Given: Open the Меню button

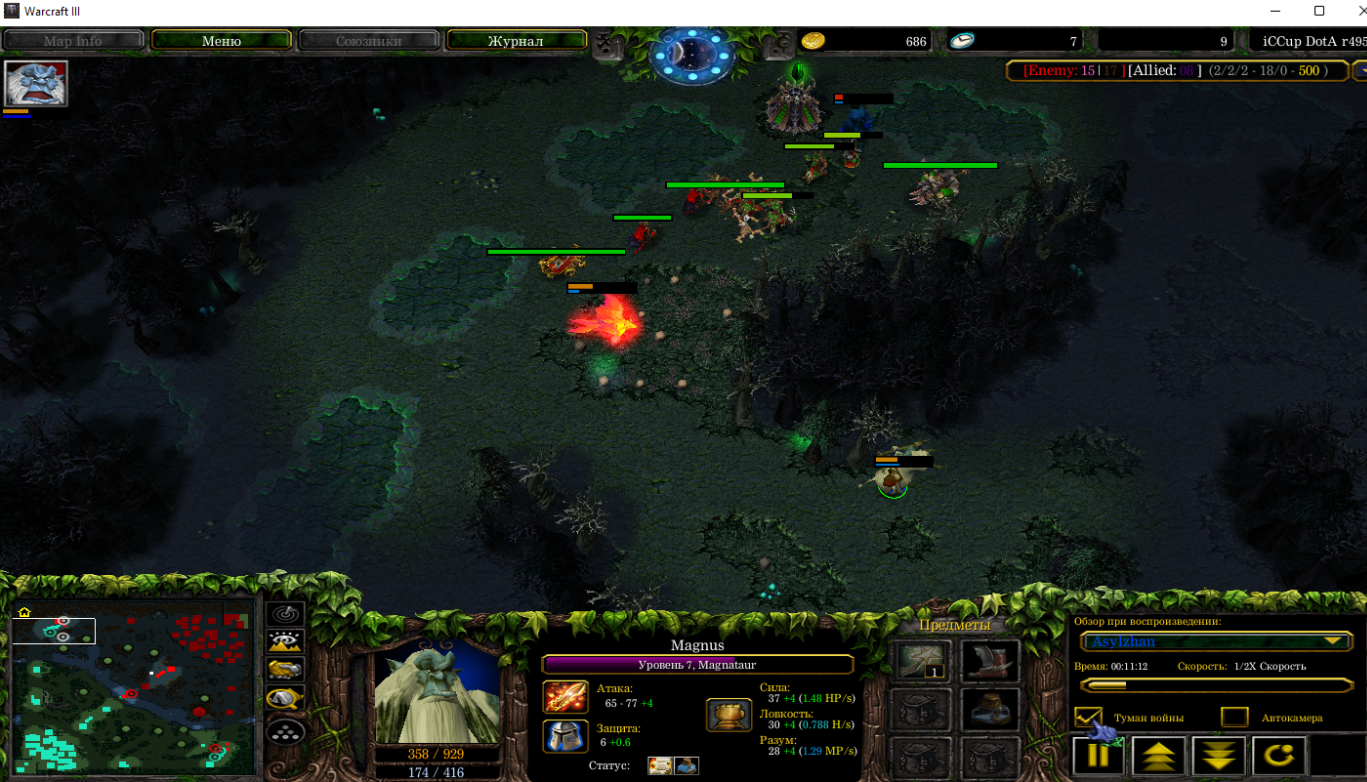Looking at the screenshot, I should pyautogui.click(x=221, y=41).
